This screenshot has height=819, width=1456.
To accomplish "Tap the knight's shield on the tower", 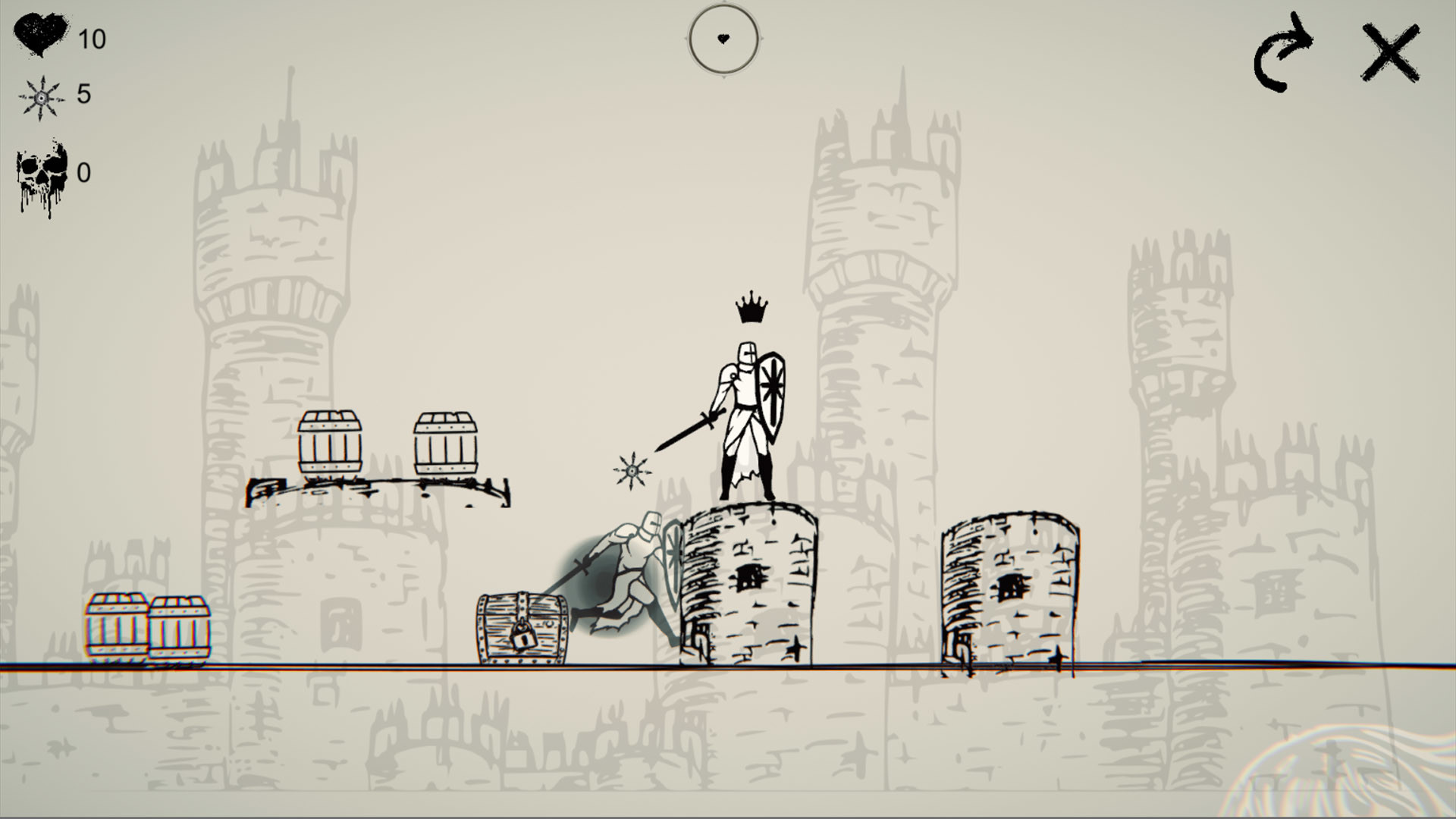I will [x=773, y=389].
